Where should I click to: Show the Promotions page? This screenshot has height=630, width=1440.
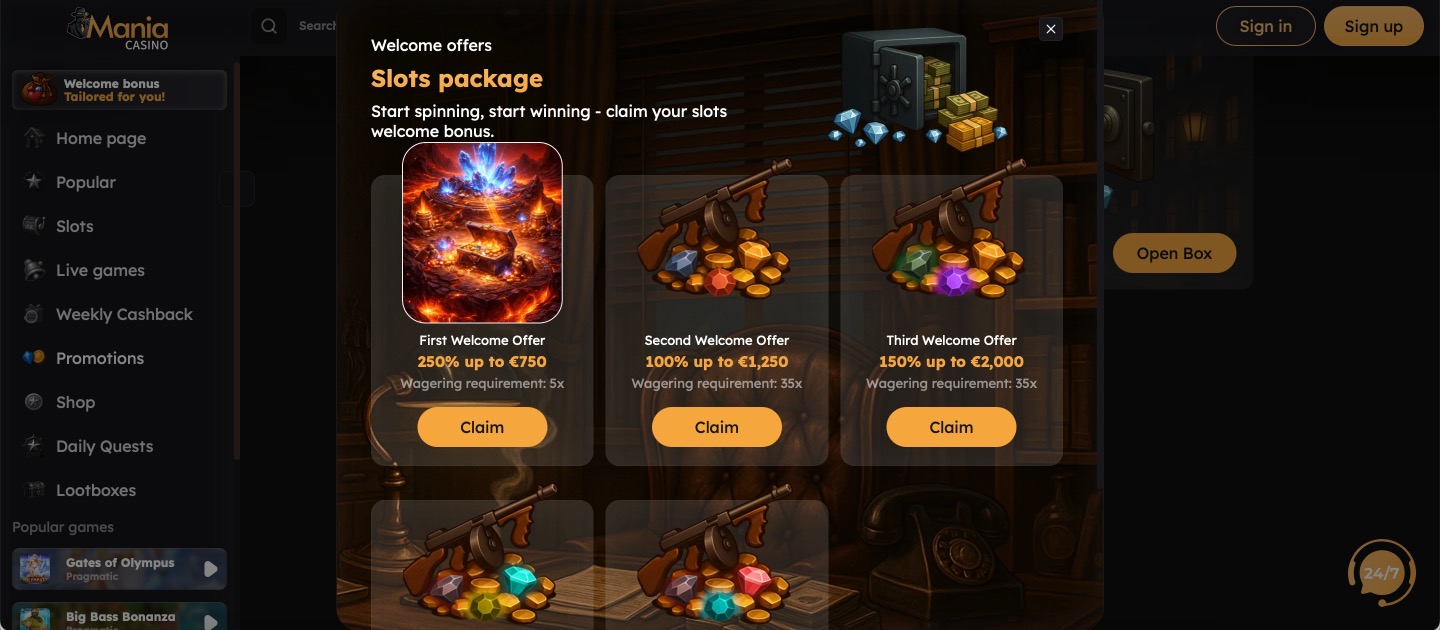click(99, 359)
